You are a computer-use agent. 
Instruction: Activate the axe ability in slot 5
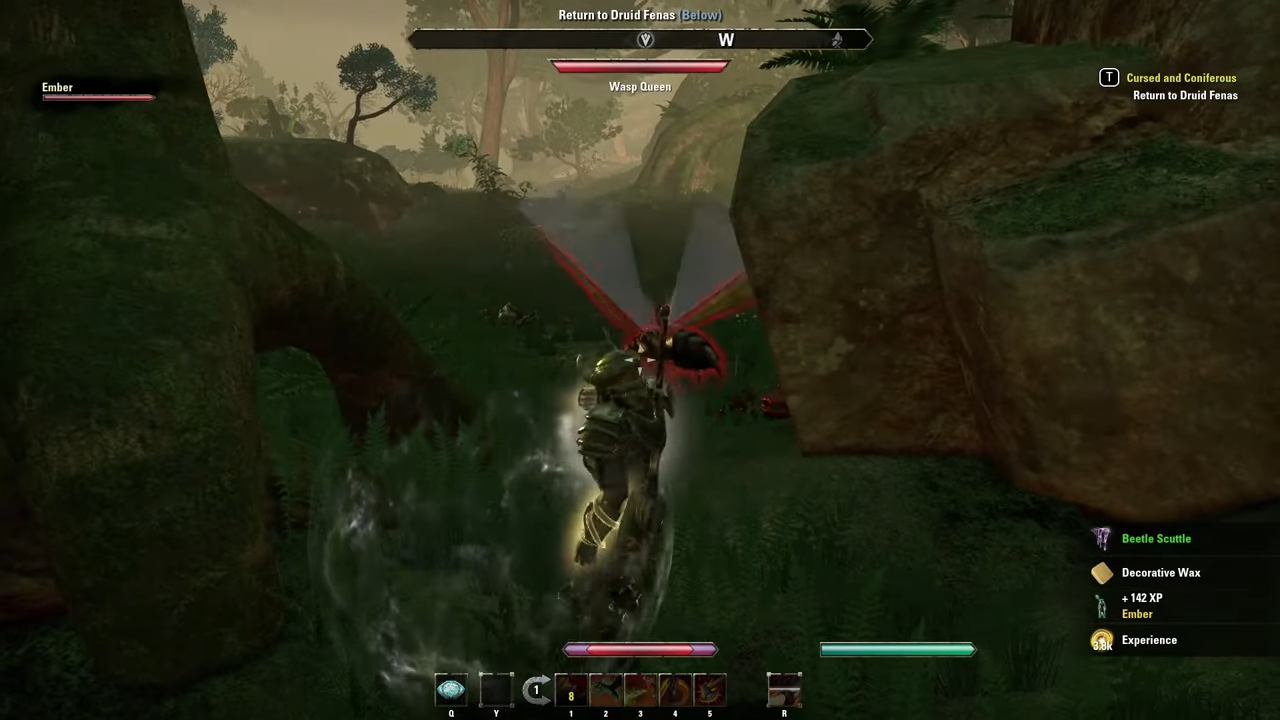click(x=709, y=688)
